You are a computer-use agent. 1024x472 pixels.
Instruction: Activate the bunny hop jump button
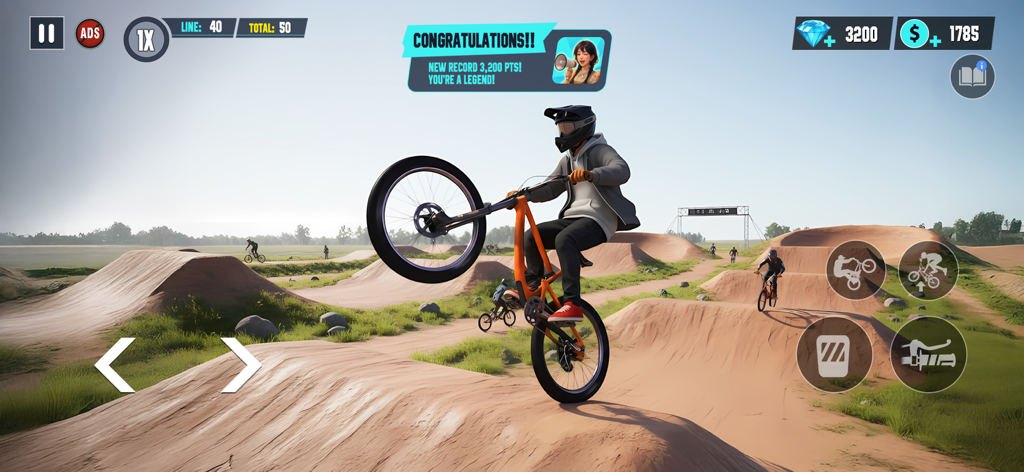928,270
